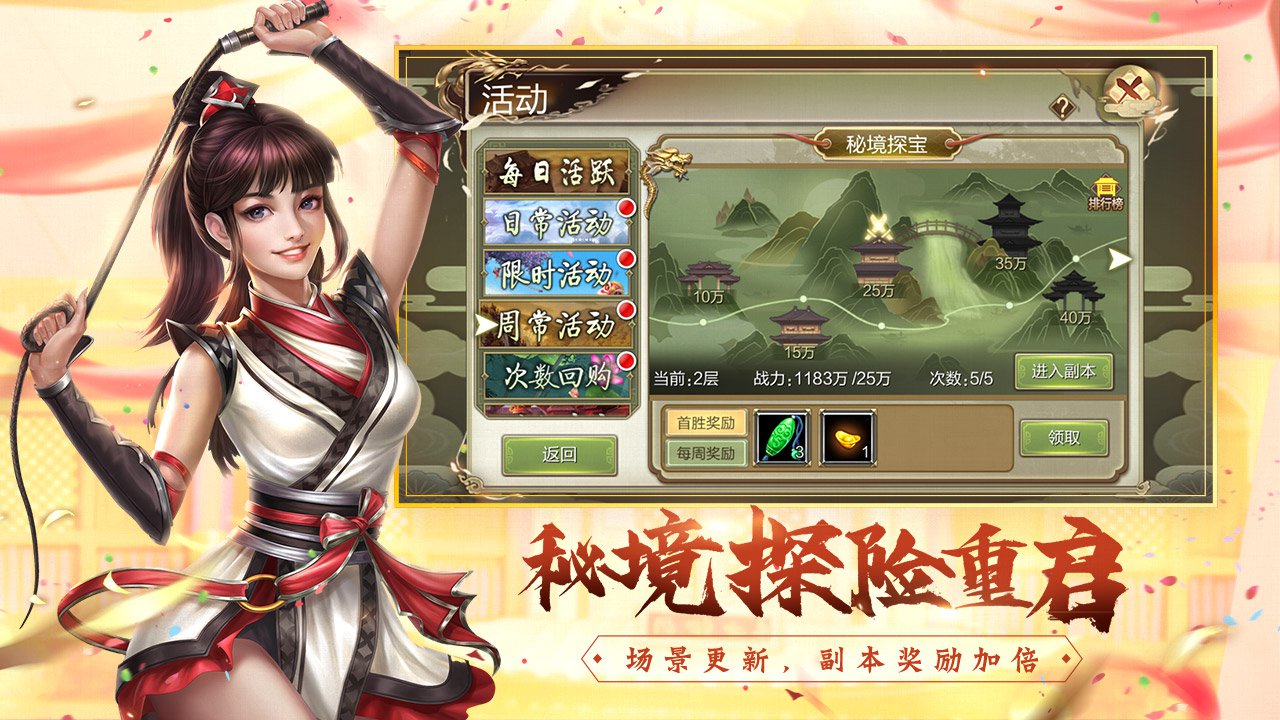
Task: Claim rewards with the 领取 button
Action: pos(1063,438)
